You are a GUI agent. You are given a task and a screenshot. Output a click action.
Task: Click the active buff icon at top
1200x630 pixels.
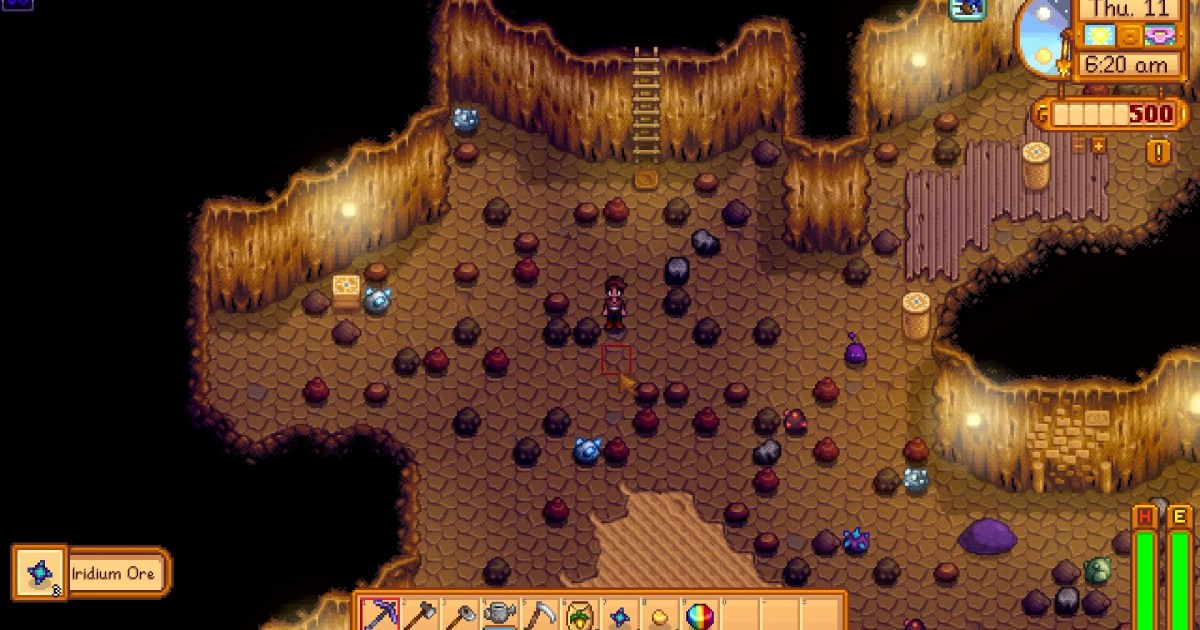click(x=967, y=9)
